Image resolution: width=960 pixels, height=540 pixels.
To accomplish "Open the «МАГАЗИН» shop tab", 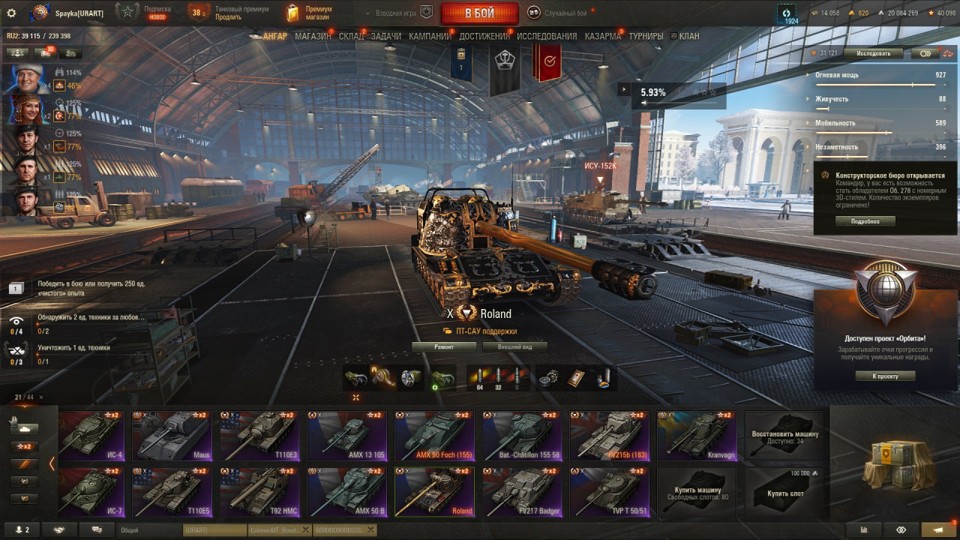I will tap(313, 36).
